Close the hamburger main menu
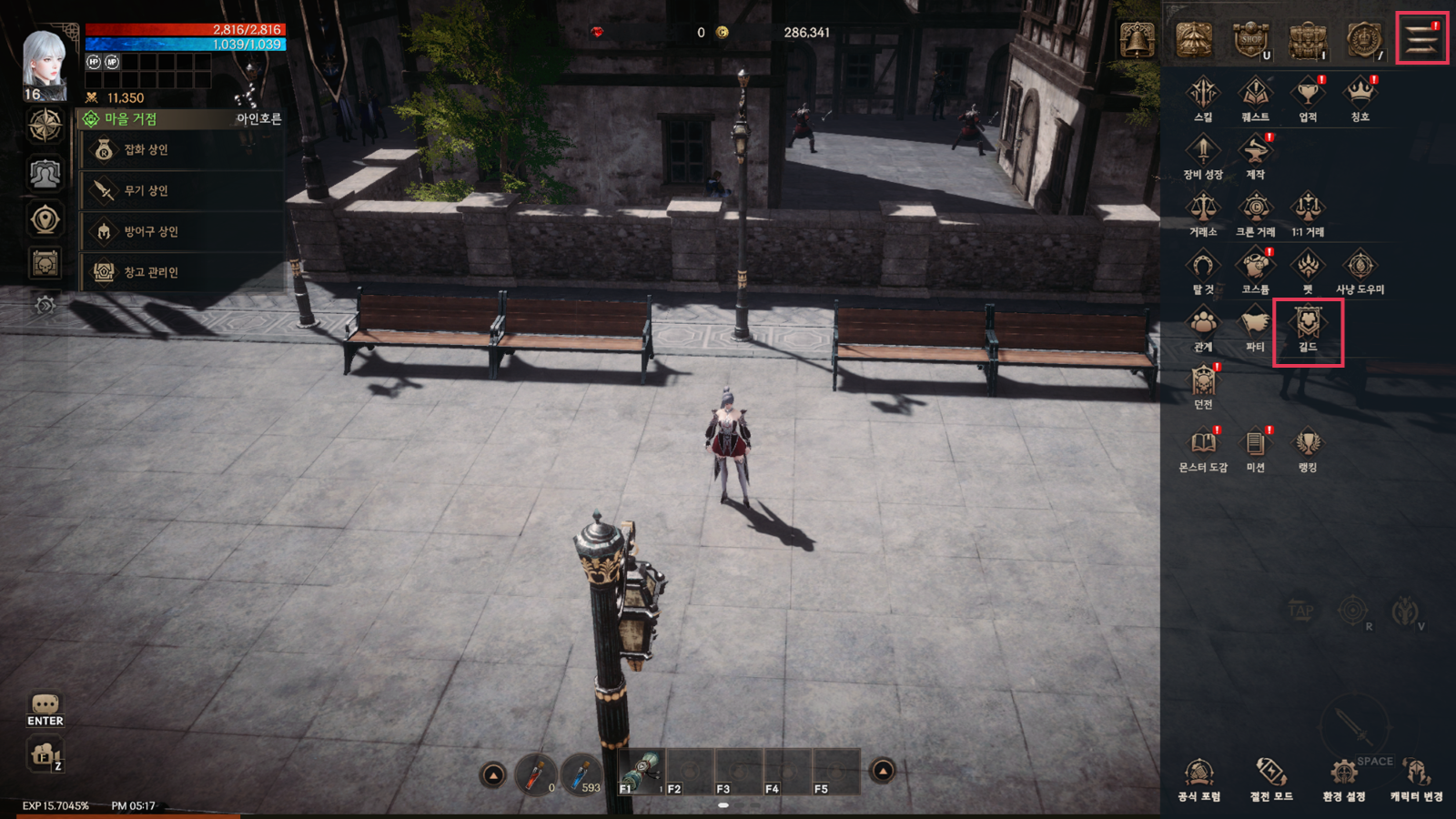The height and width of the screenshot is (819, 1456). [x=1421, y=39]
